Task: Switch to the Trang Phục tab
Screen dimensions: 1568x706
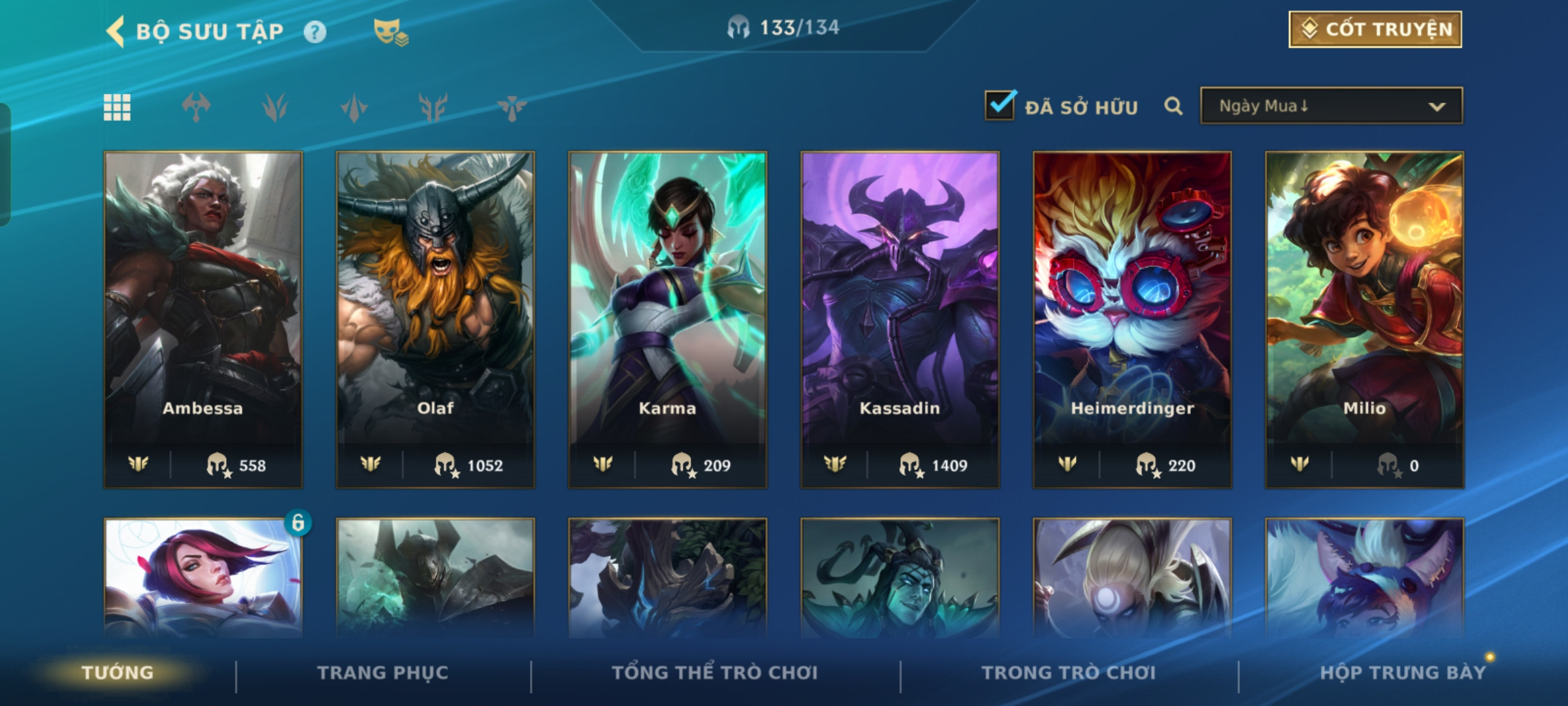Action: pyautogui.click(x=383, y=673)
